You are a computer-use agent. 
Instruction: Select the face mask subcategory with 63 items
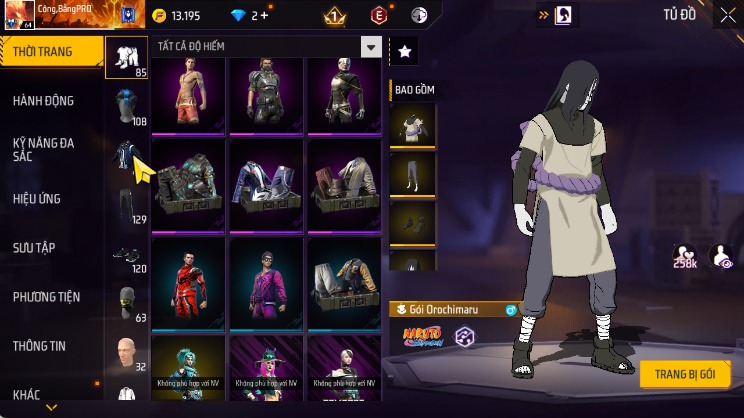126,304
